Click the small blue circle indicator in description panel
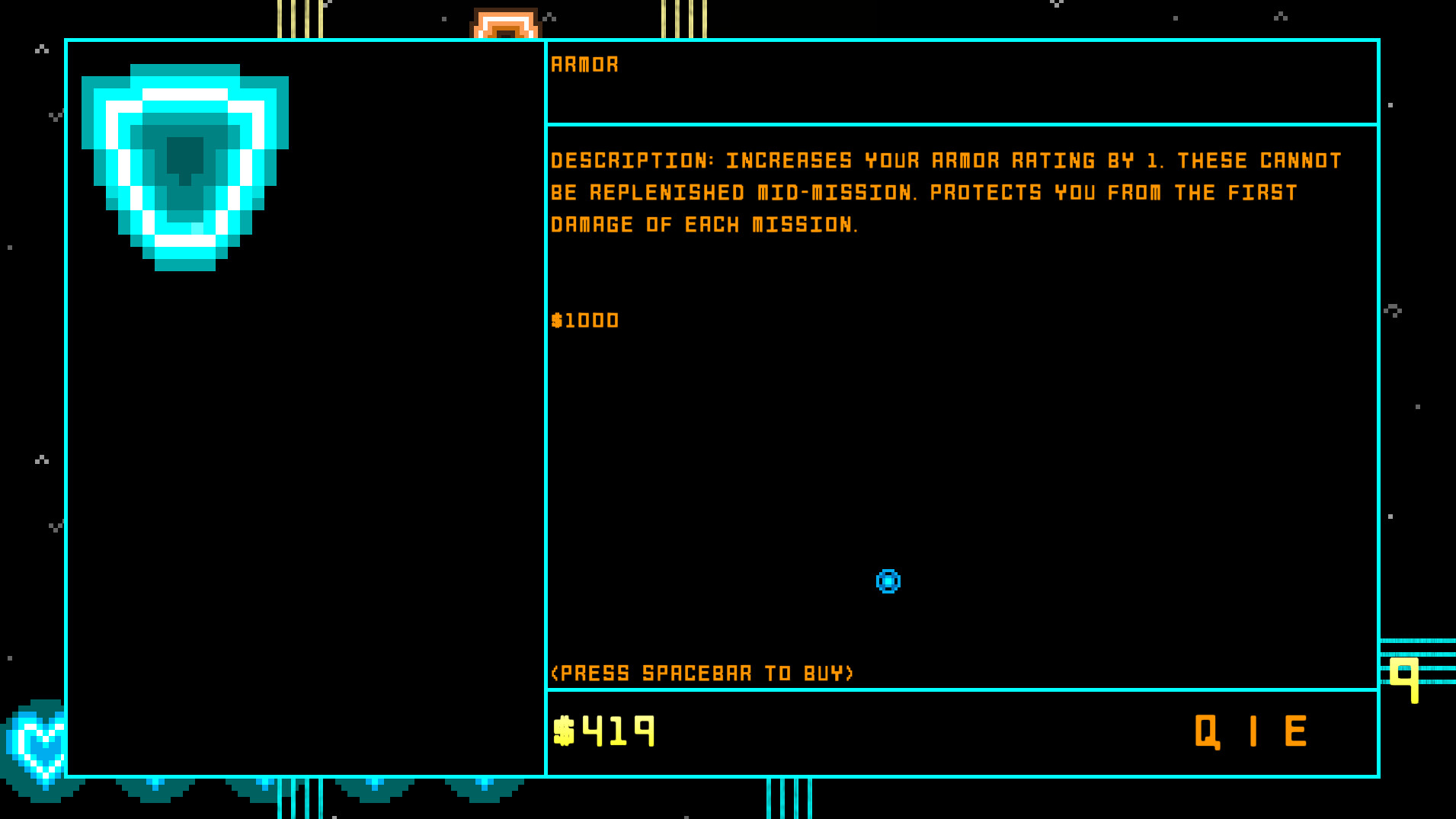The image size is (1456, 819). (x=888, y=581)
